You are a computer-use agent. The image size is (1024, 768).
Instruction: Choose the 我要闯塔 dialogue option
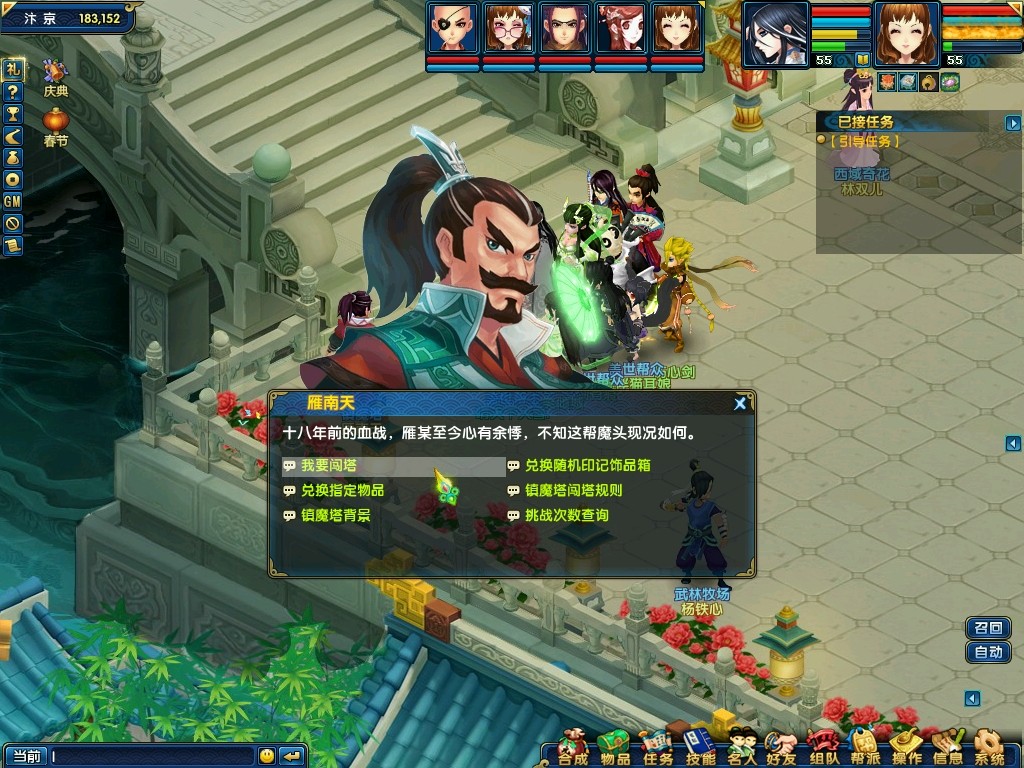click(329, 466)
